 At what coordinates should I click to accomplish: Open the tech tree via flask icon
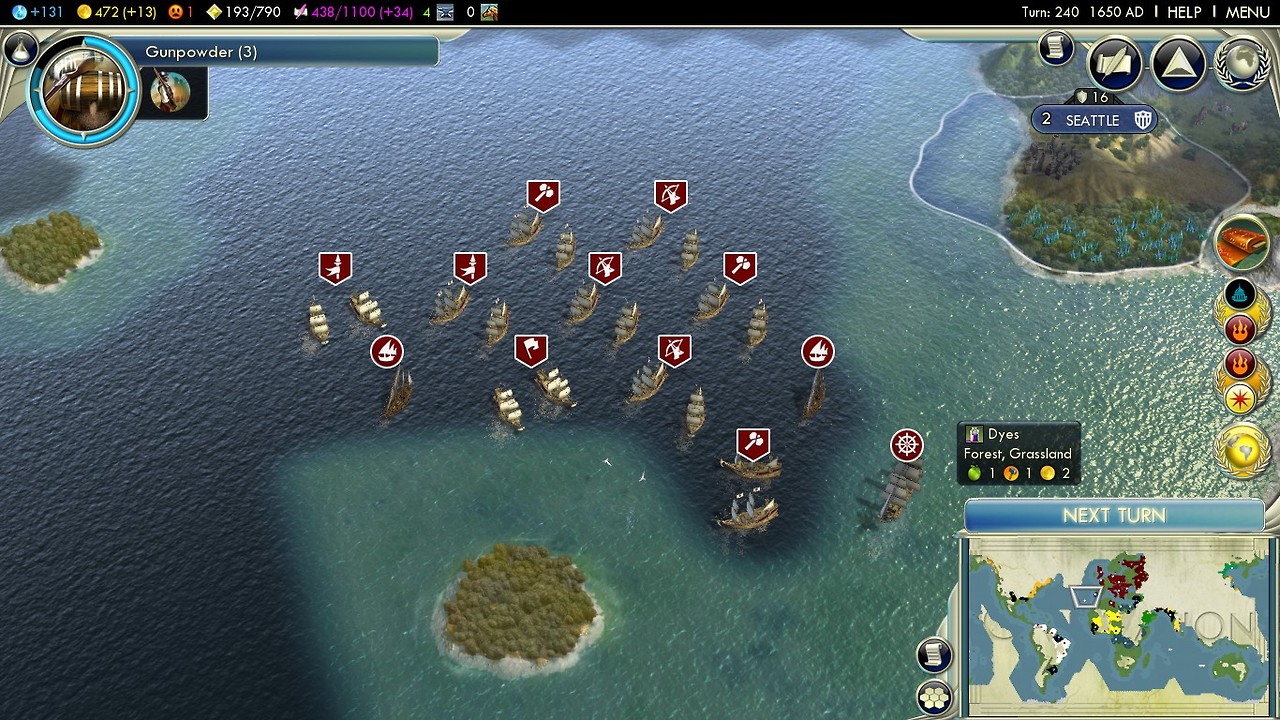19,47
